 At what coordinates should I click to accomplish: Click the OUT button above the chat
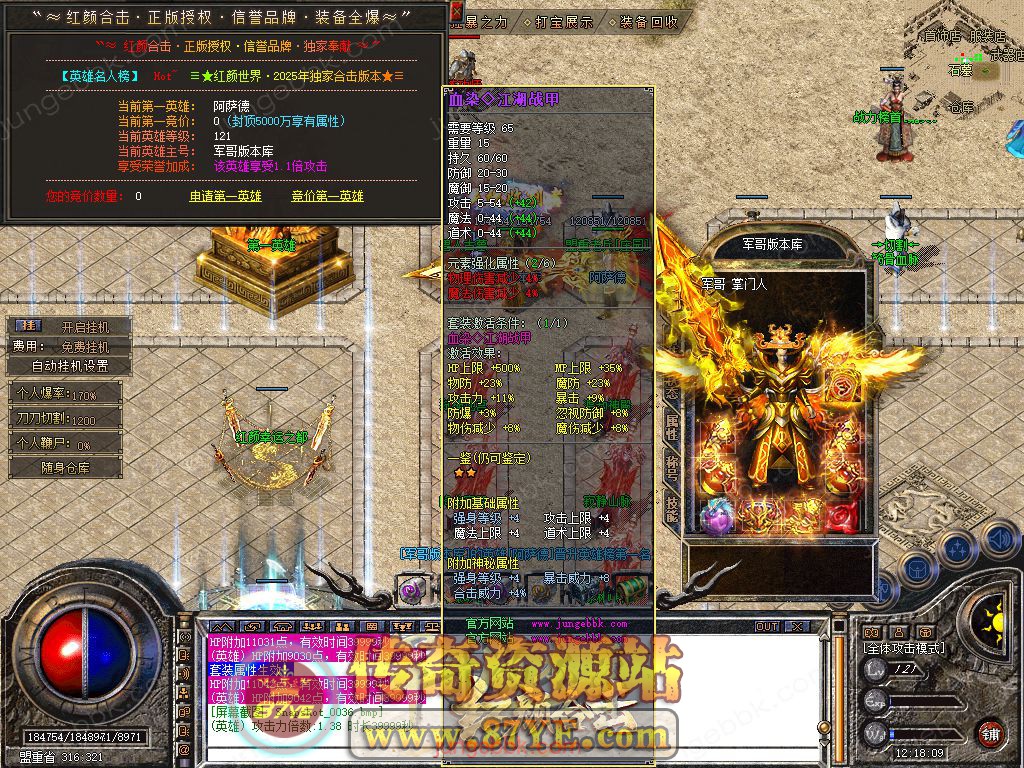(x=767, y=627)
